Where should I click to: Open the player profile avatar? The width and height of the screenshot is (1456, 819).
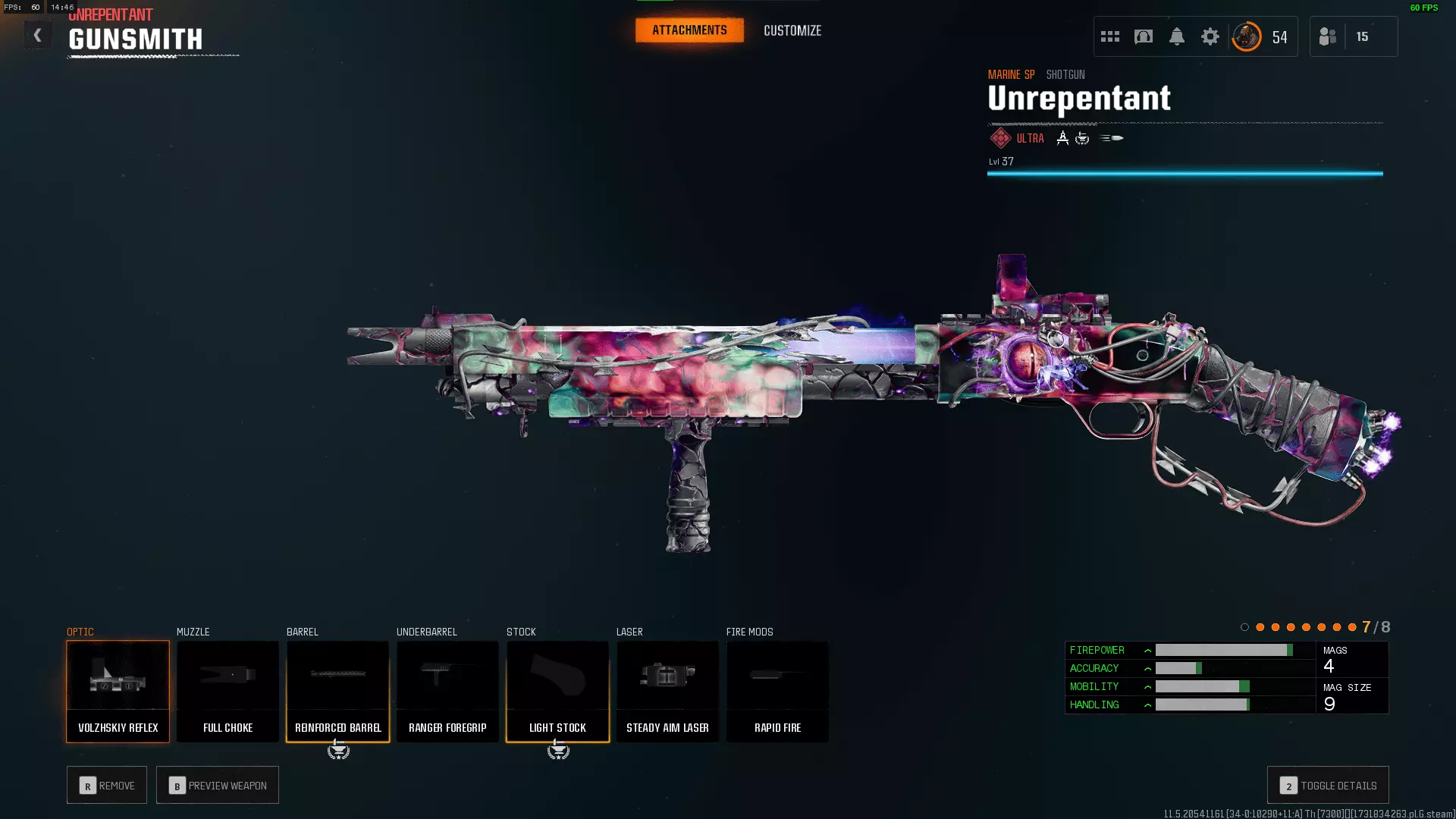point(1247,36)
